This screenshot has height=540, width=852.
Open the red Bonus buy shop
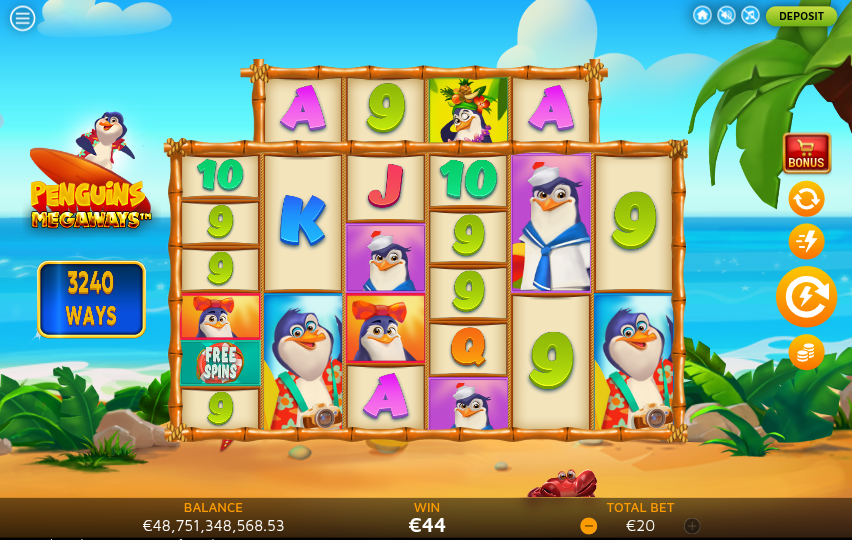coord(806,153)
